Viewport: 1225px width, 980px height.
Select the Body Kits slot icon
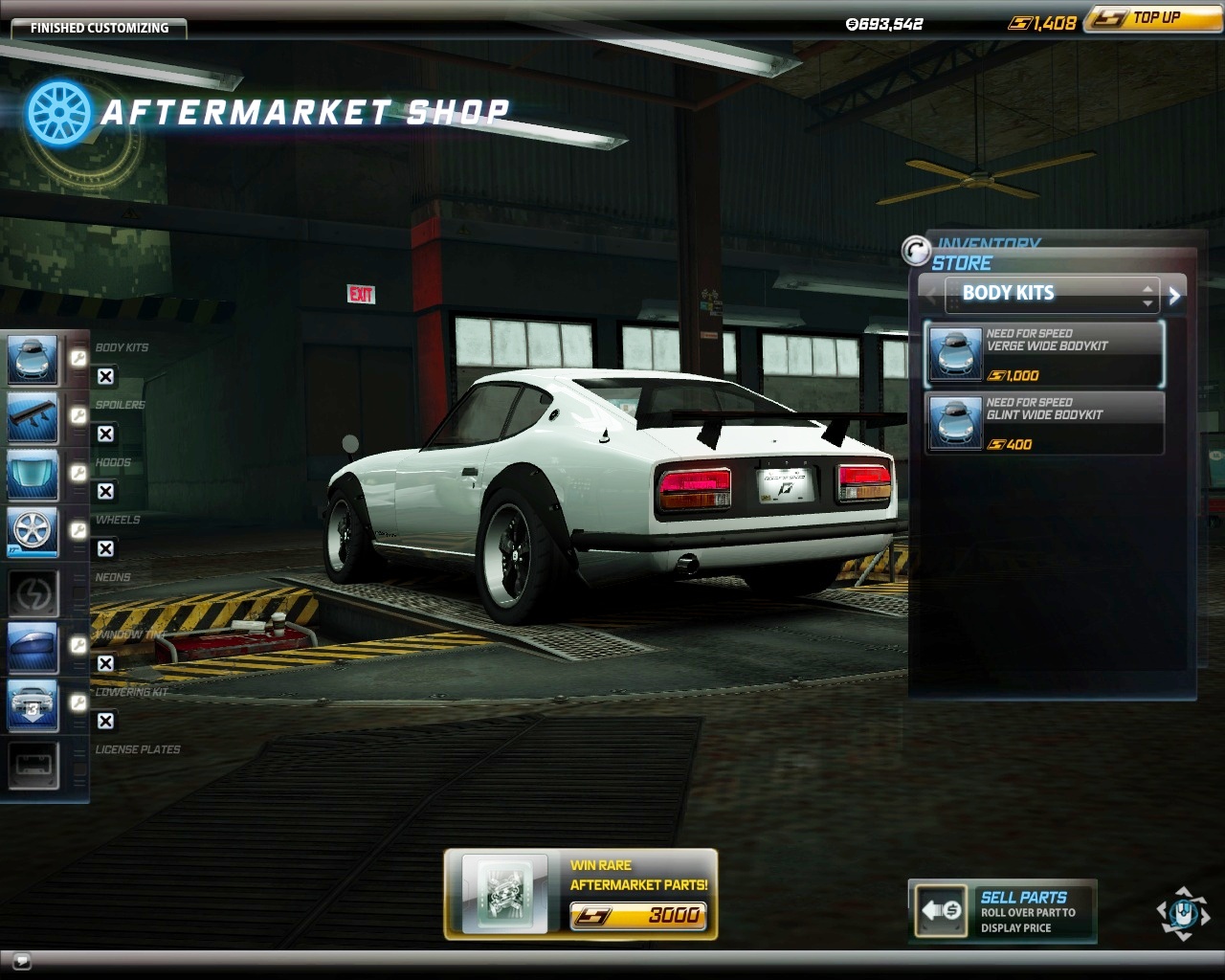click(33, 359)
